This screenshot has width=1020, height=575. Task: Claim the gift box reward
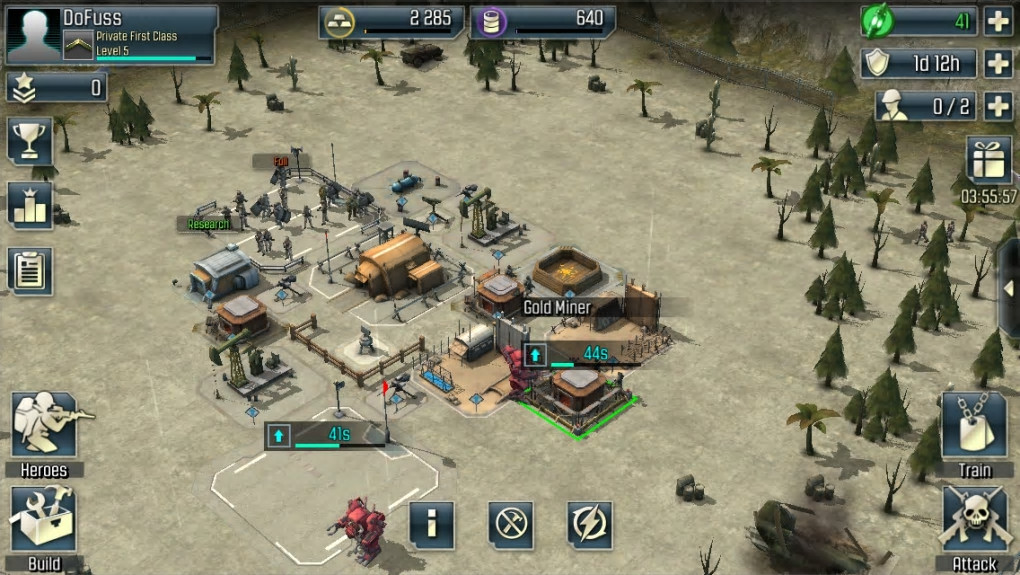[x=988, y=160]
